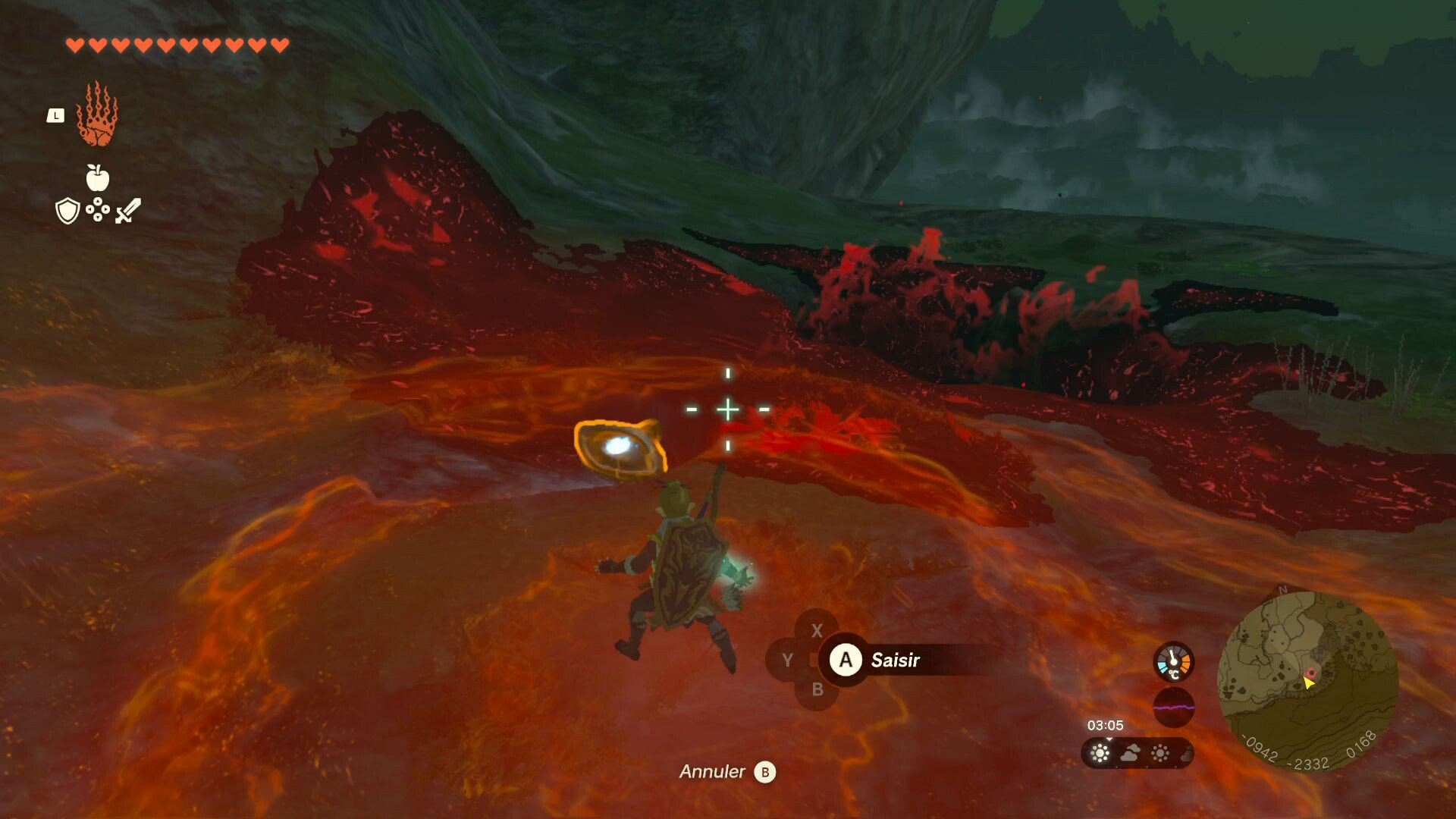Select the Ultrahand ability icon
1456x819 pixels.
[97, 115]
